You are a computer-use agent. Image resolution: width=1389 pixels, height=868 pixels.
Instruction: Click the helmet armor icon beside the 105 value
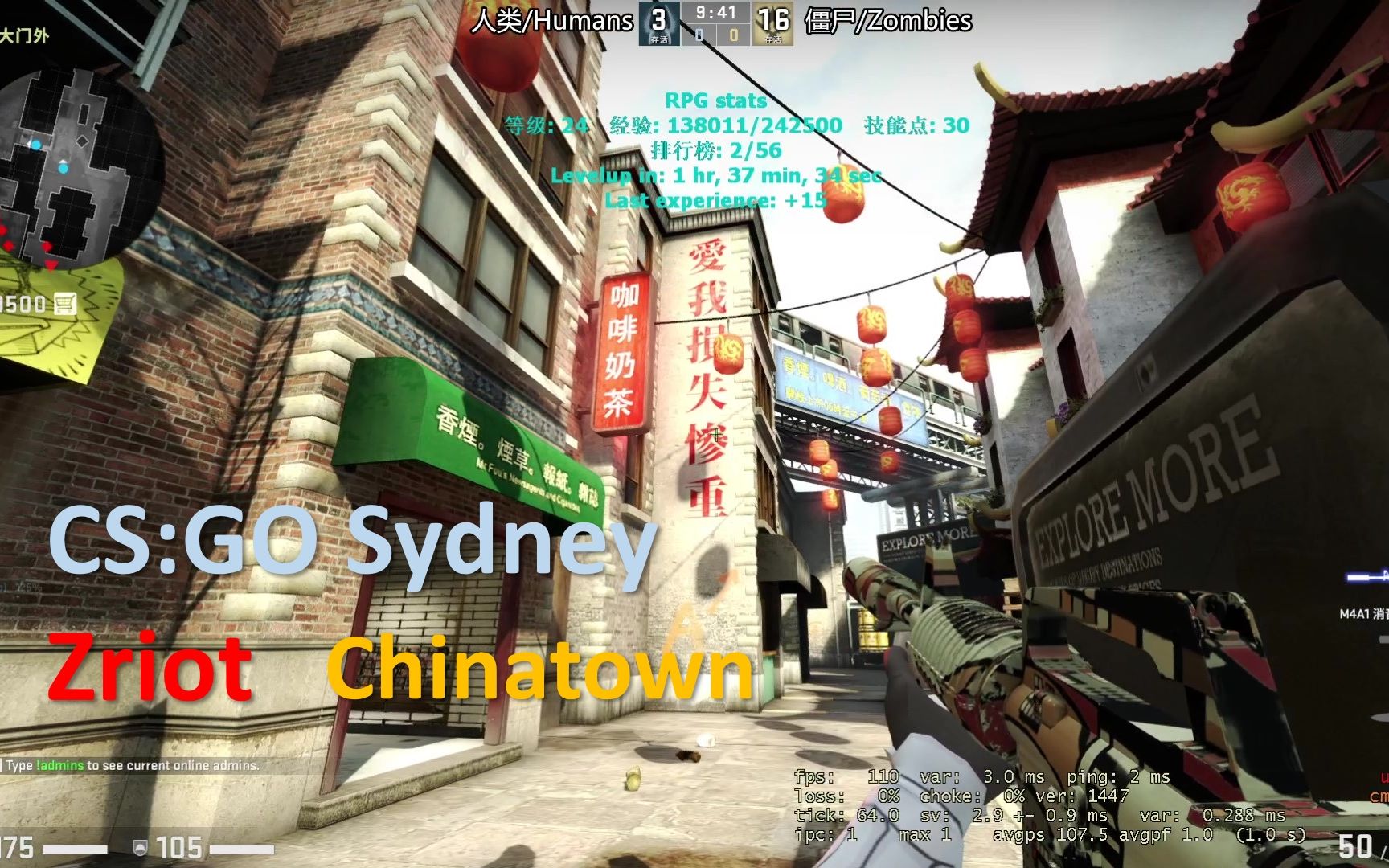tap(138, 848)
